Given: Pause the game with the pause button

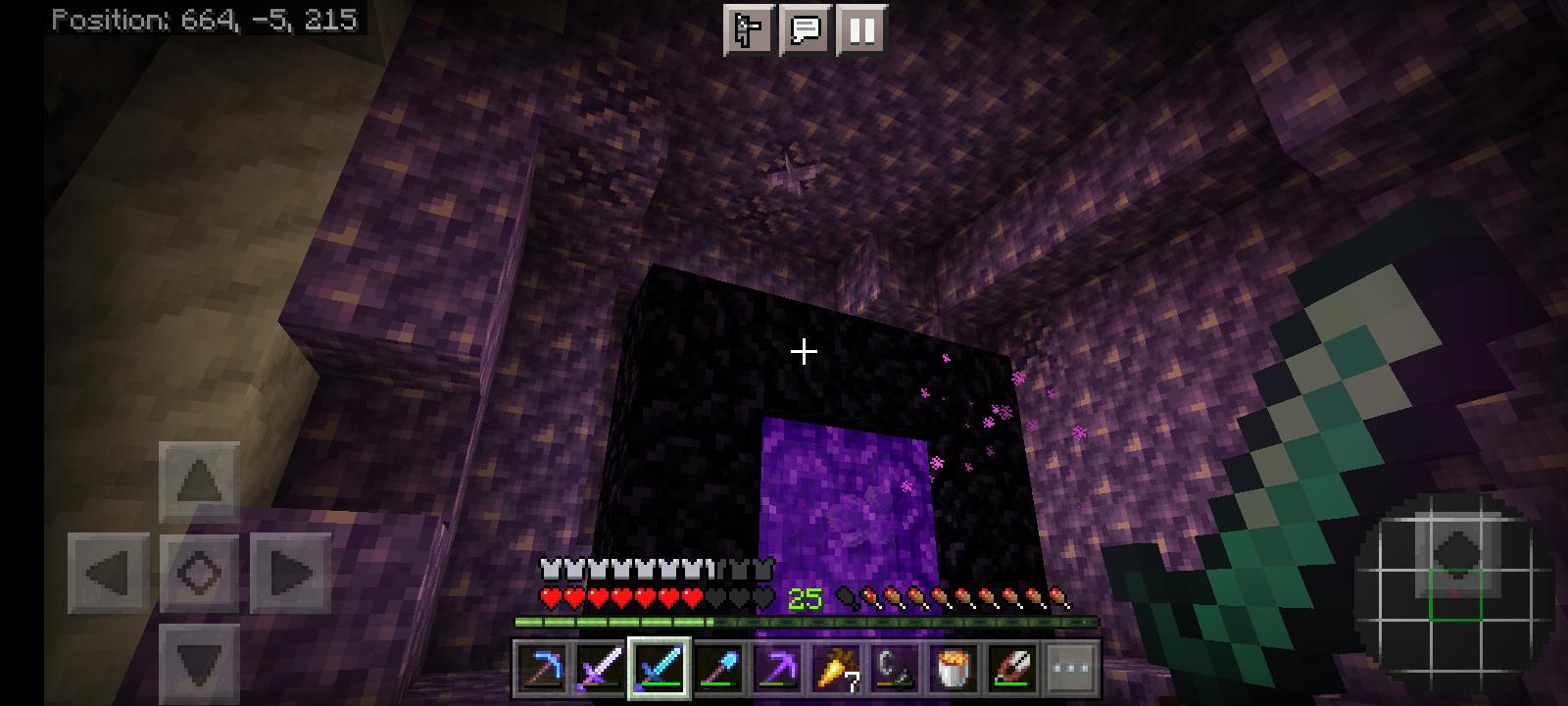Looking at the screenshot, I should click(859, 30).
